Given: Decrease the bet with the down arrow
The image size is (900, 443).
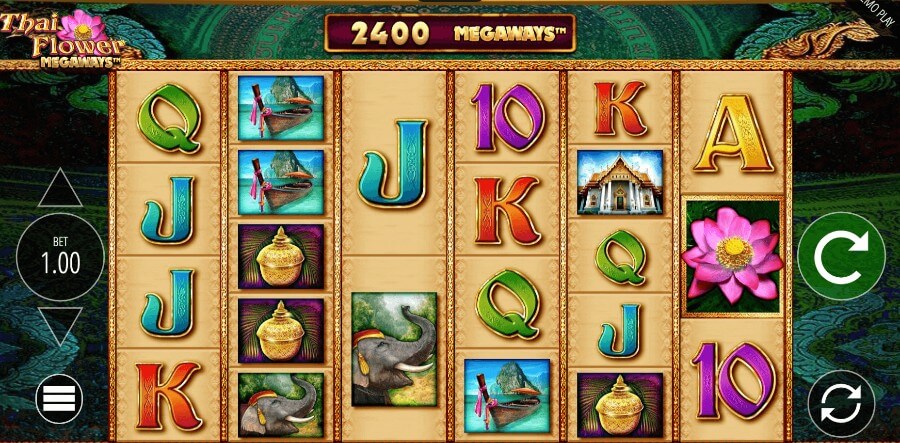Looking at the screenshot, I should (x=60, y=325).
